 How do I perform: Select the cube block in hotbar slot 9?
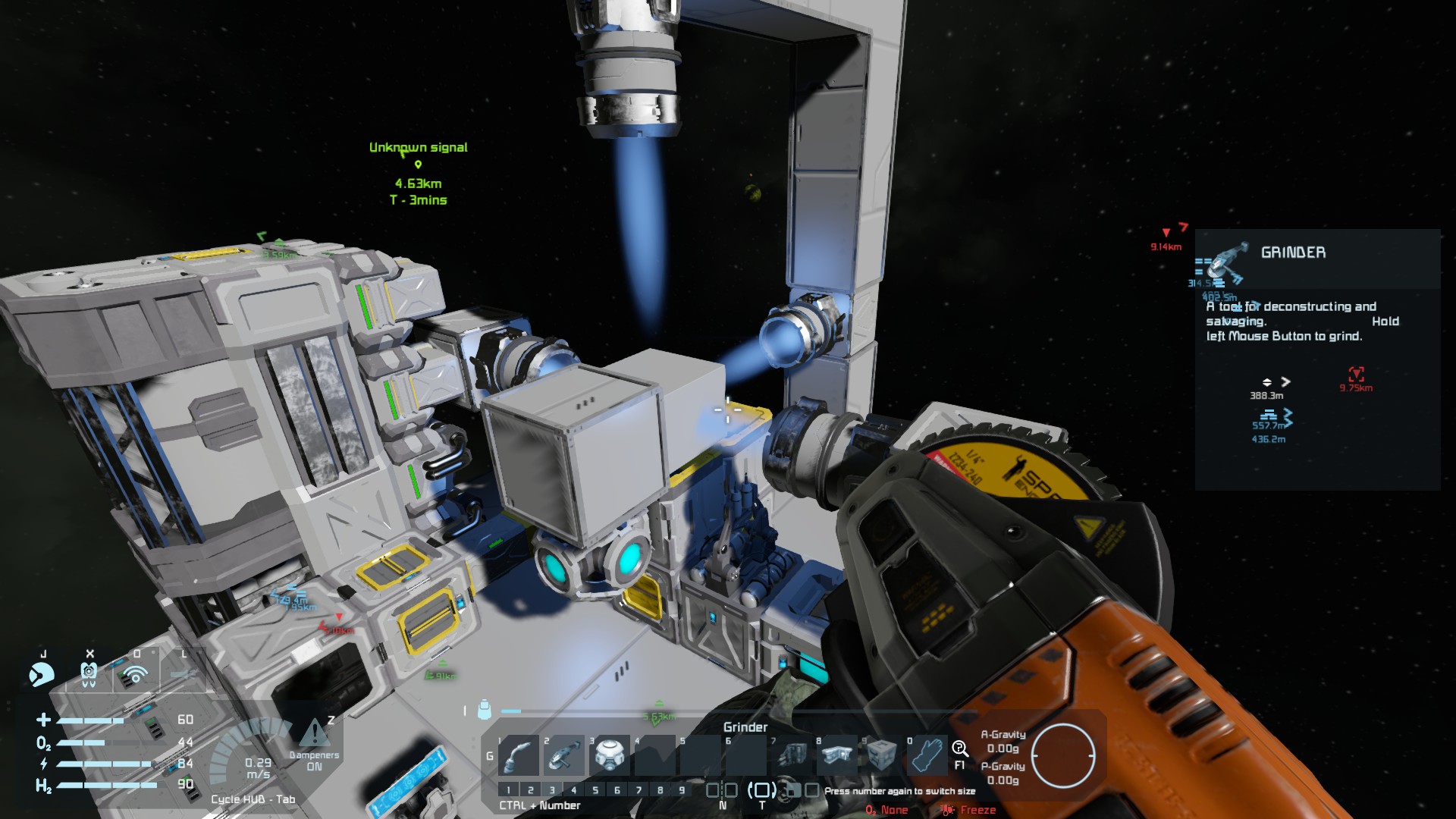coord(882,756)
